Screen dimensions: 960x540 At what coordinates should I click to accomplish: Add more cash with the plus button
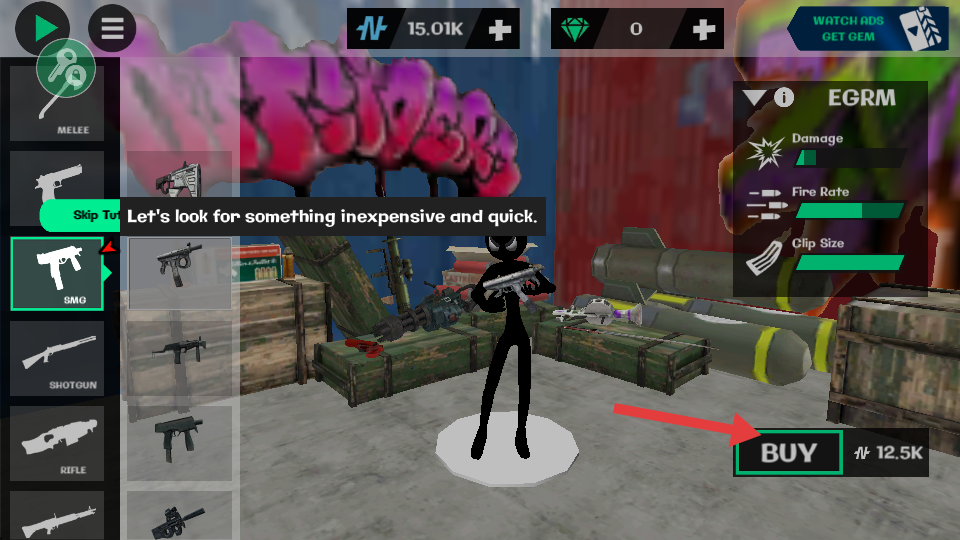click(500, 30)
